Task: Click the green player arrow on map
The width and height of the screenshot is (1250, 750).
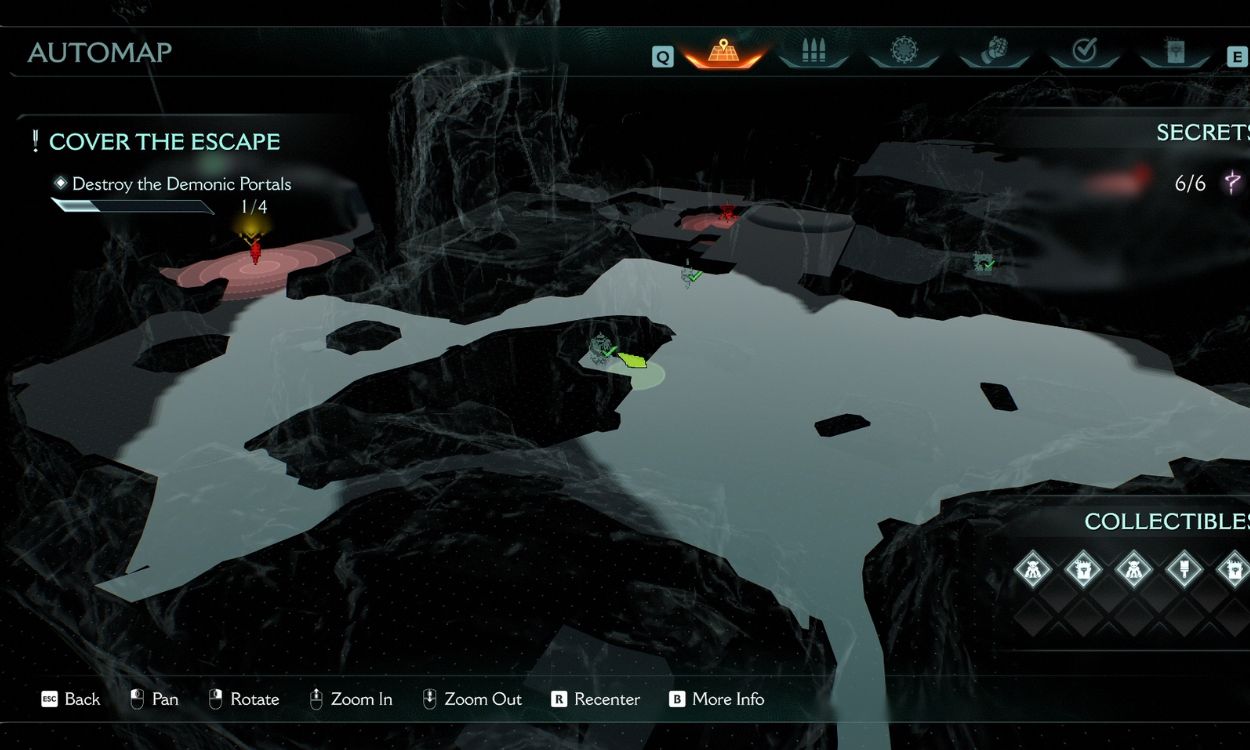Action: pyautogui.click(x=632, y=359)
